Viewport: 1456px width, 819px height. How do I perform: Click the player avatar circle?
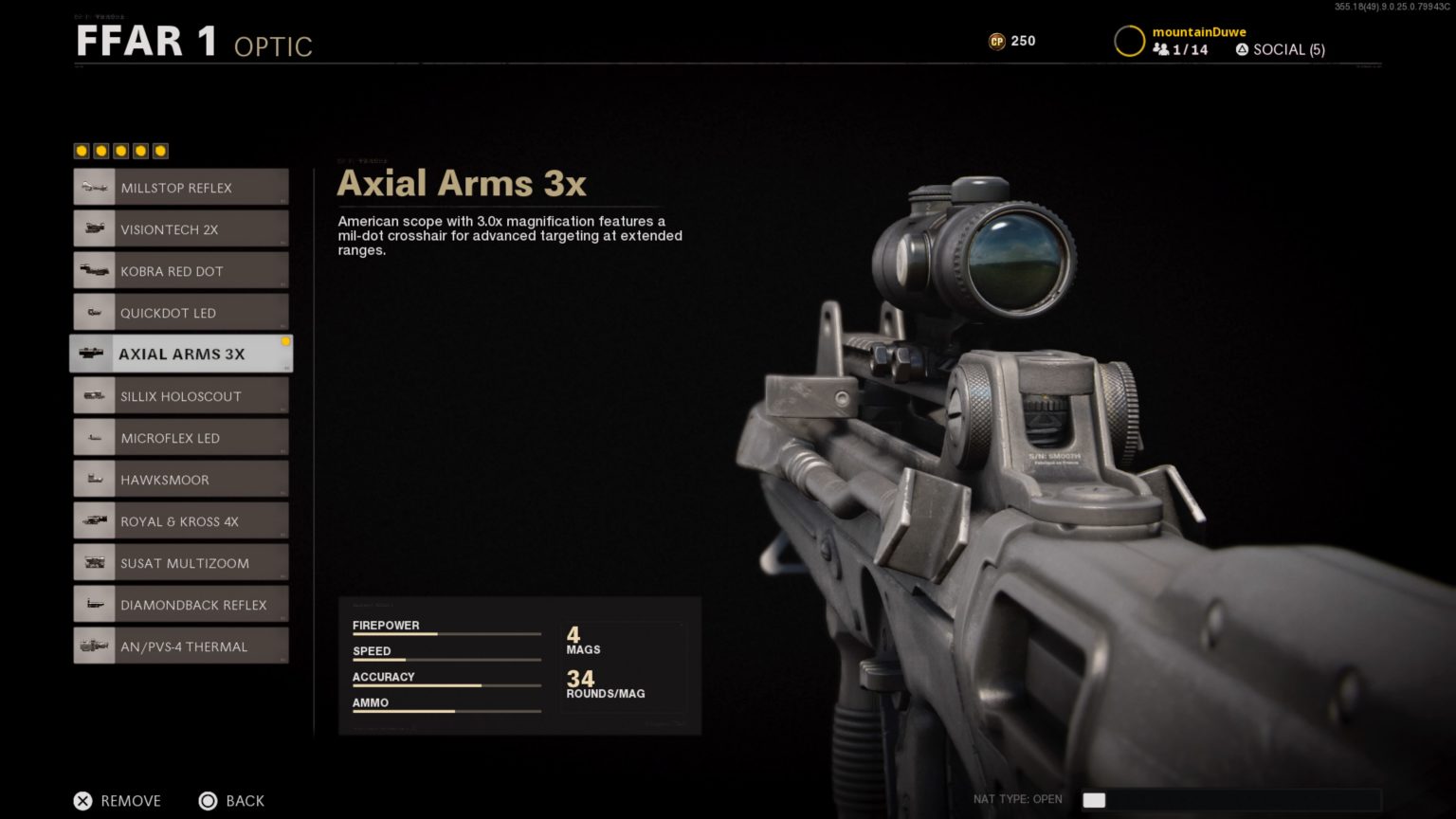(1129, 41)
